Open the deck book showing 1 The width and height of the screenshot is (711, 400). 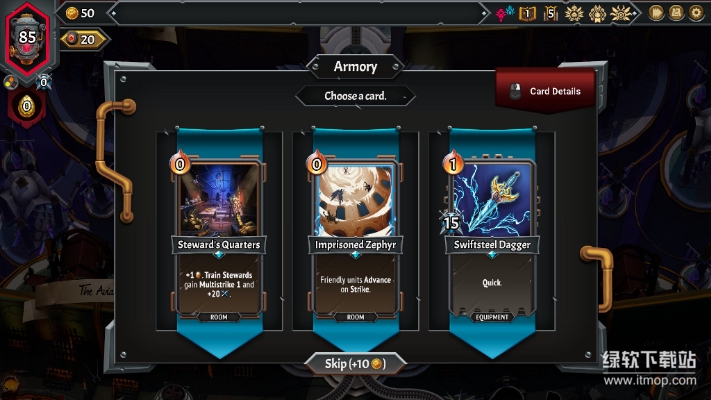[x=528, y=13]
